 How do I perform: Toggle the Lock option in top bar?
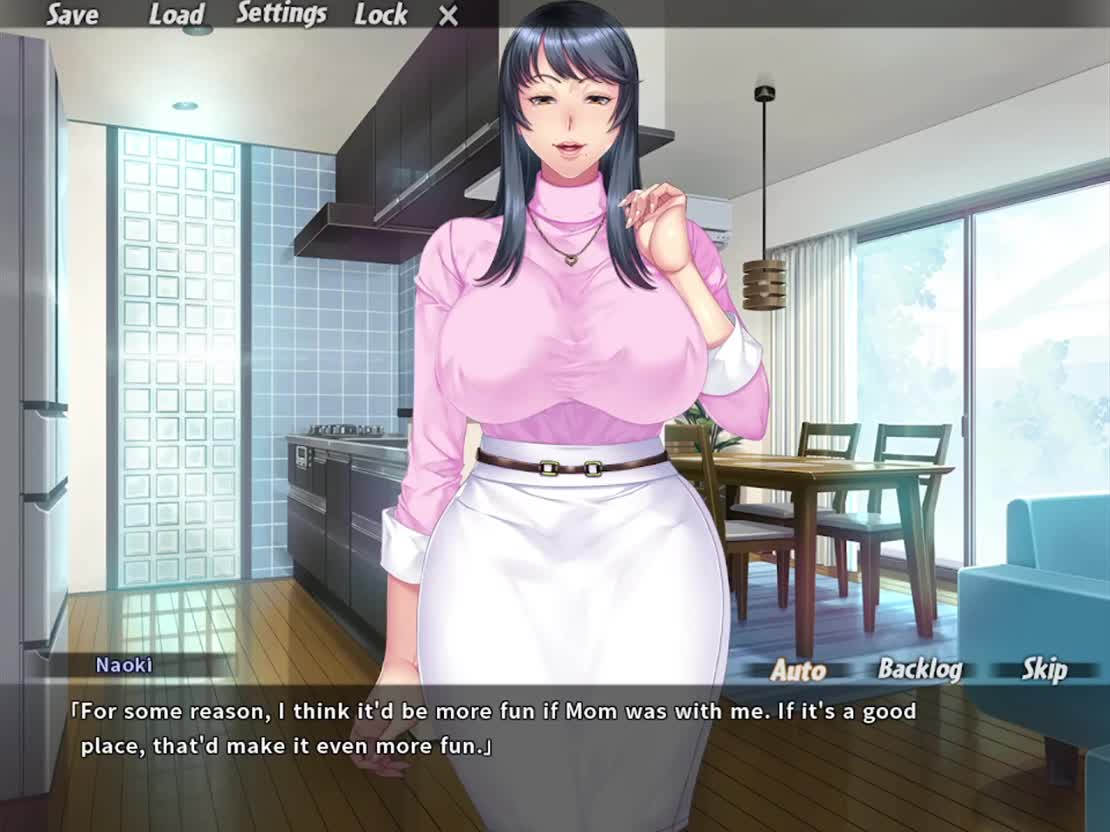(381, 15)
